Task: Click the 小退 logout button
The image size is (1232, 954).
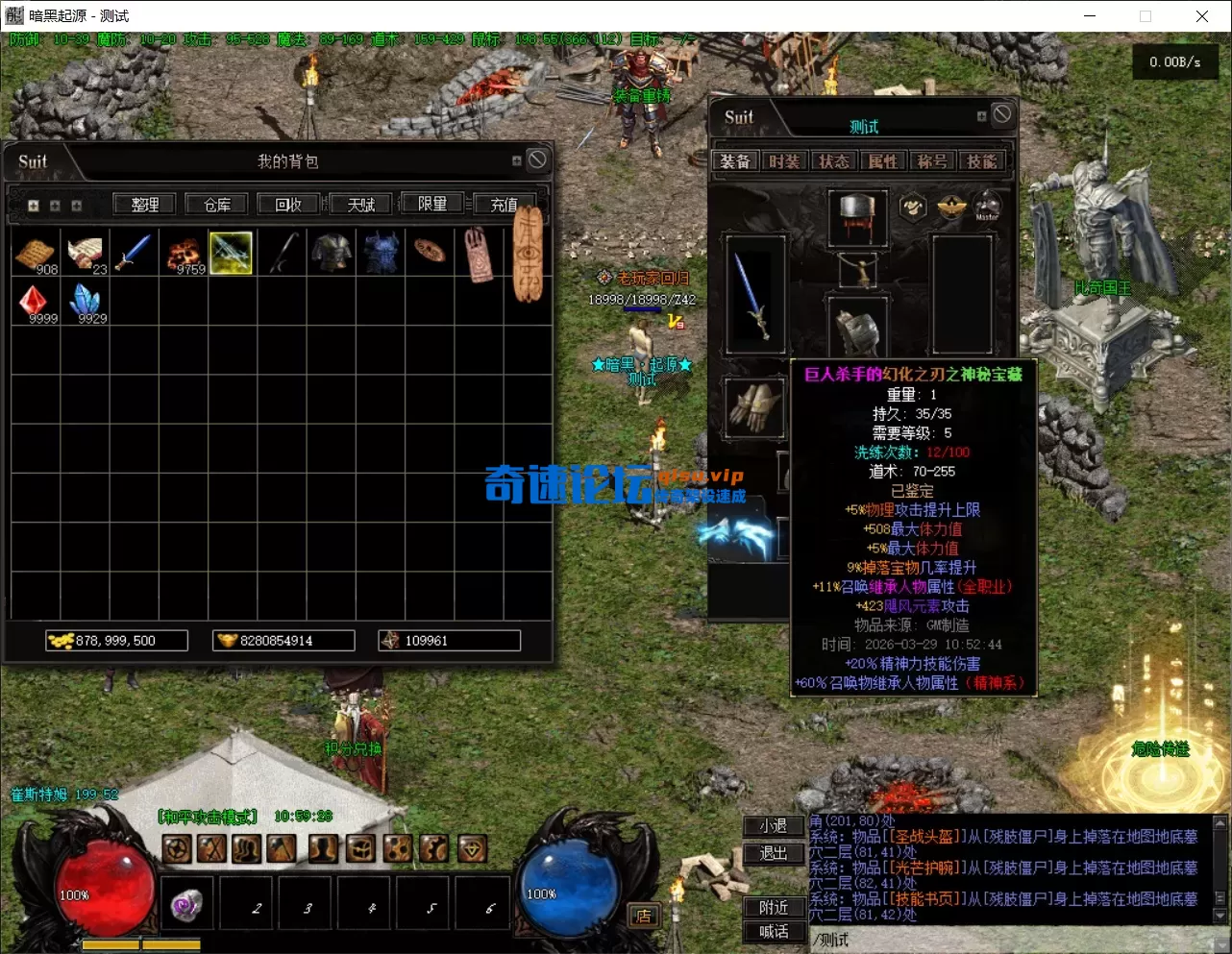Action: pyautogui.click(x=774, y=826)
